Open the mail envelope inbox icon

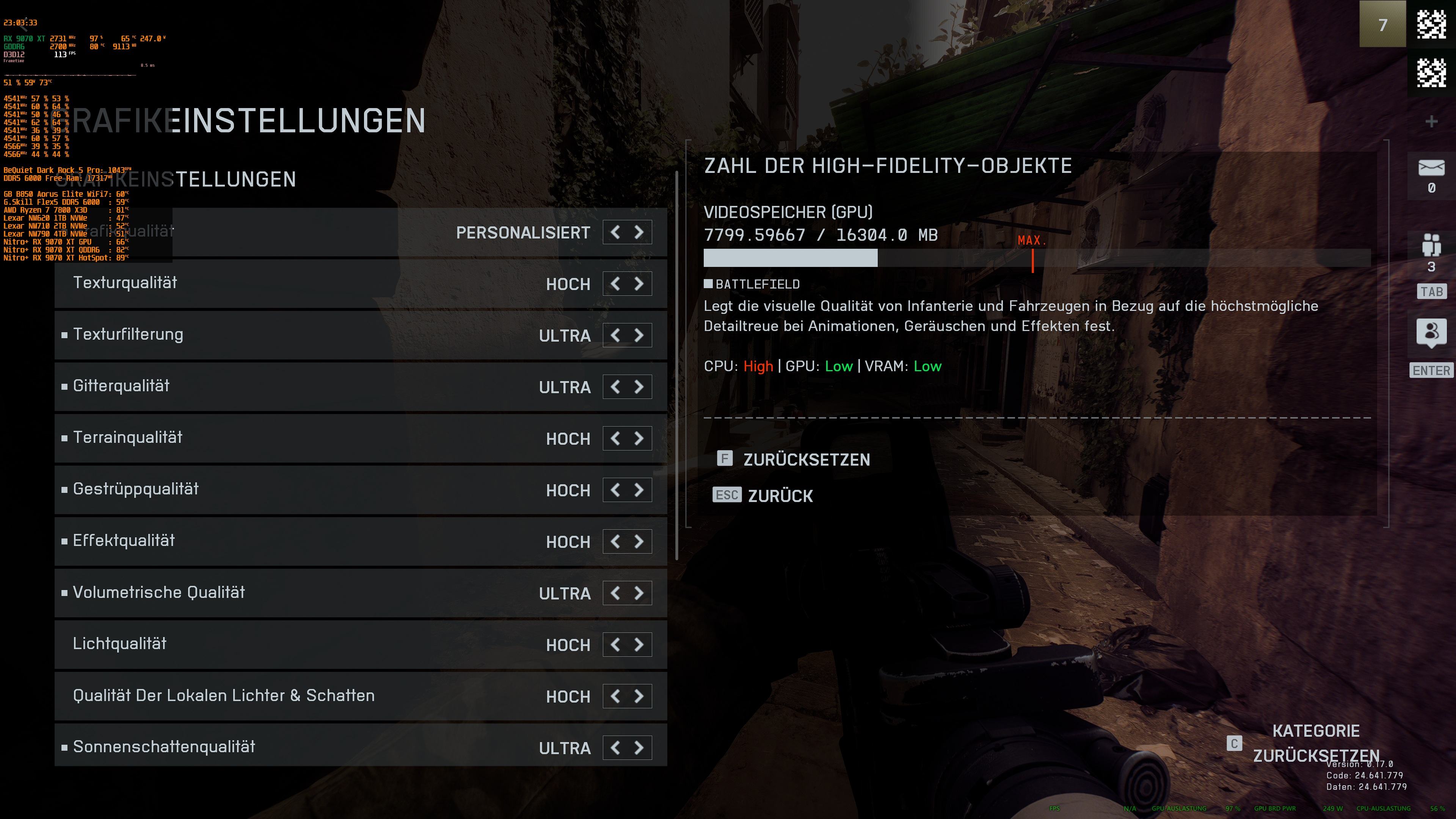click(1431, 168)
